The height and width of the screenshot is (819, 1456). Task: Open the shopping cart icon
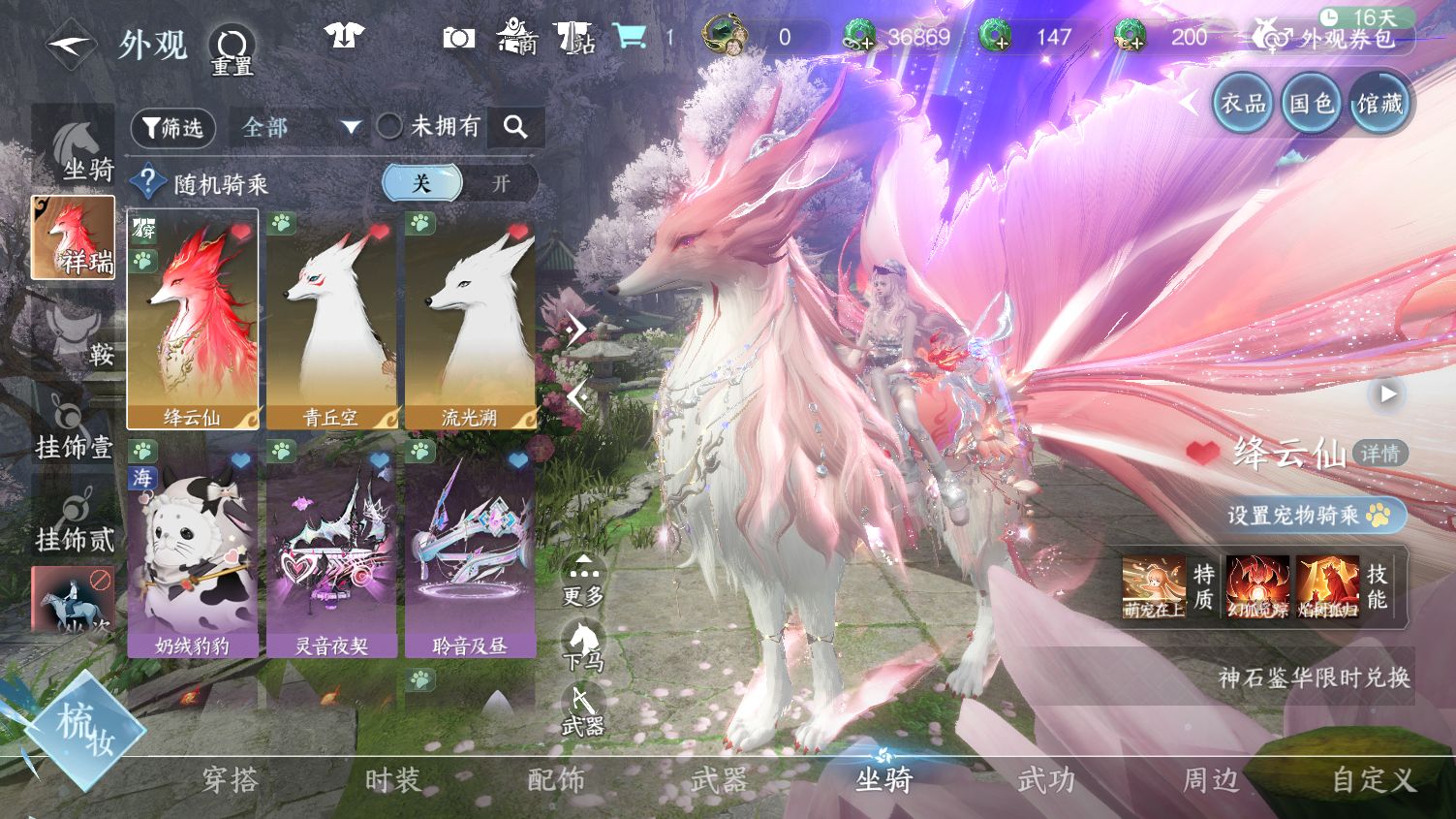[631, 37]
